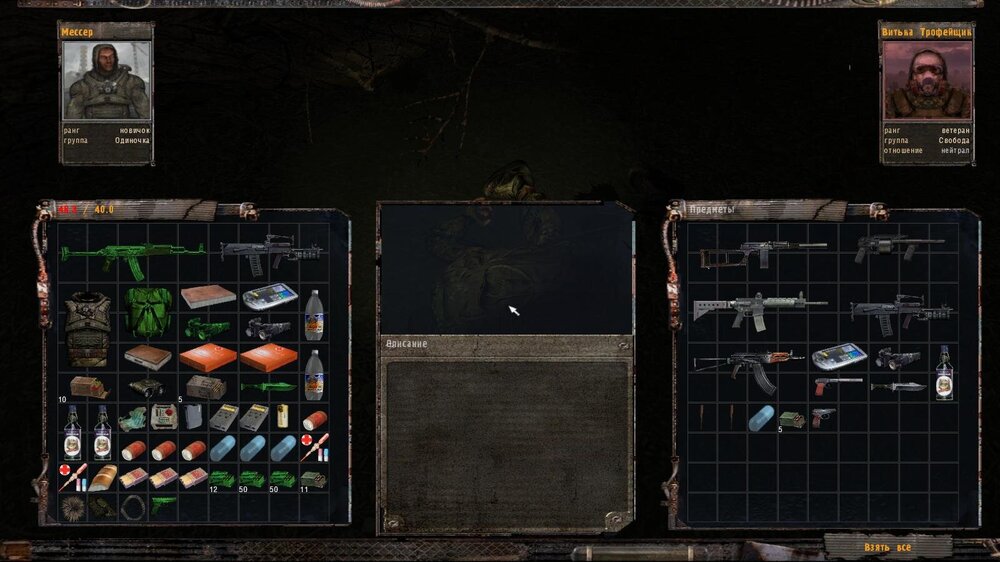Viewport: 1000px width, 562px height.
Task: Pick the brown body armor vest
Action: tap(87, 327)
